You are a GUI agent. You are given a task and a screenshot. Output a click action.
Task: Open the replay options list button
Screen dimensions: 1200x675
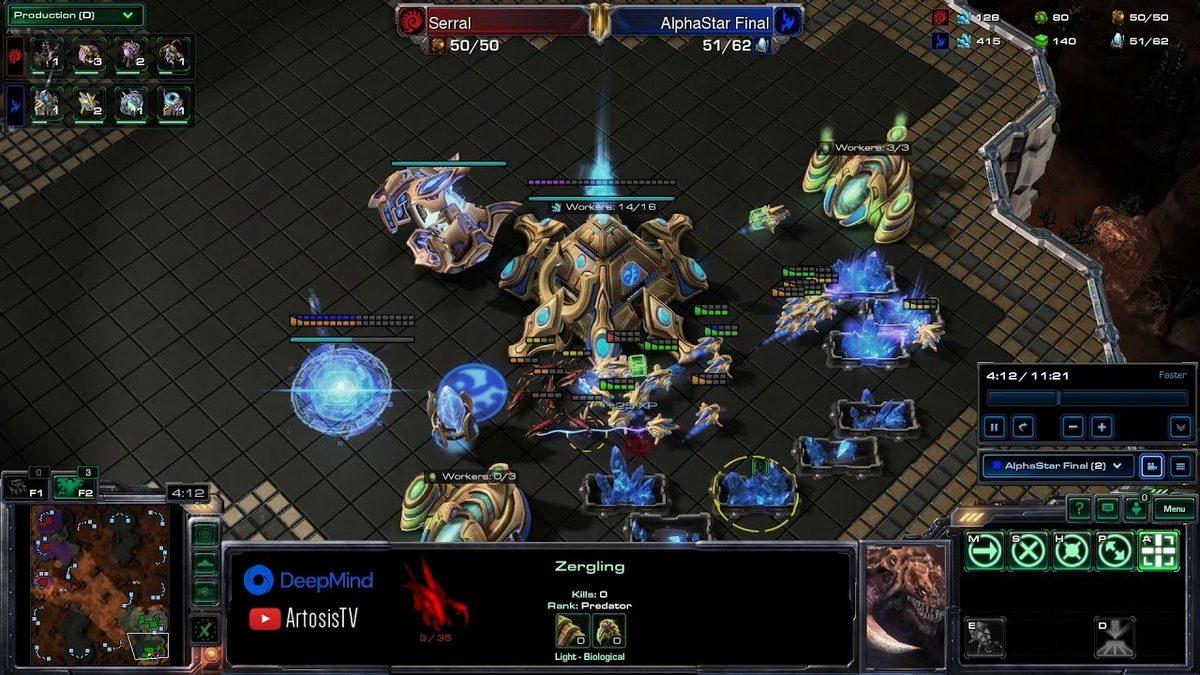tap(1180, 466)
